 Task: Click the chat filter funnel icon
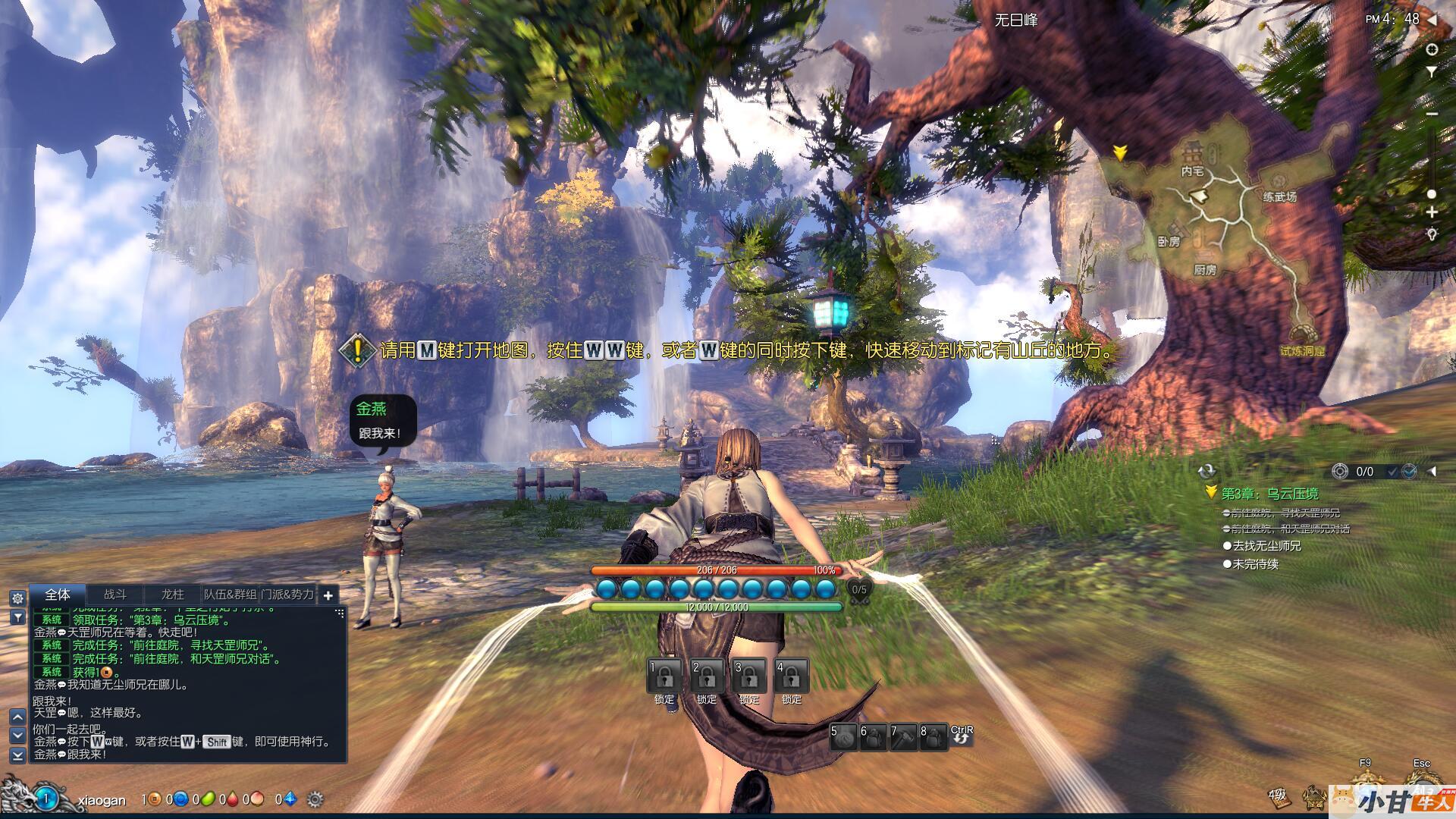point(17,618)
